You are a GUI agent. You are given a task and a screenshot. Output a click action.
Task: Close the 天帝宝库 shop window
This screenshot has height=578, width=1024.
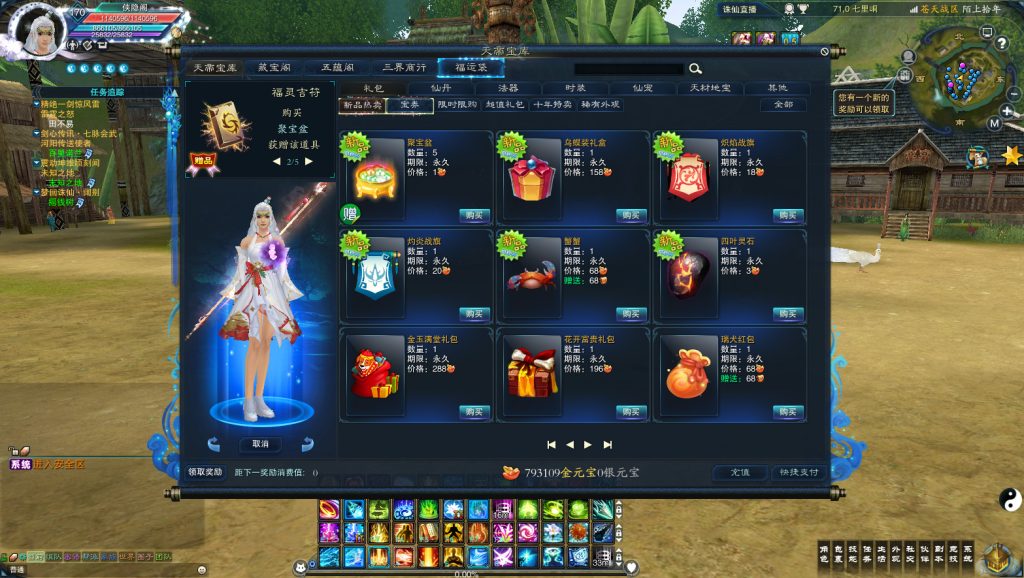pyautogui.click(x=824, y=52)
